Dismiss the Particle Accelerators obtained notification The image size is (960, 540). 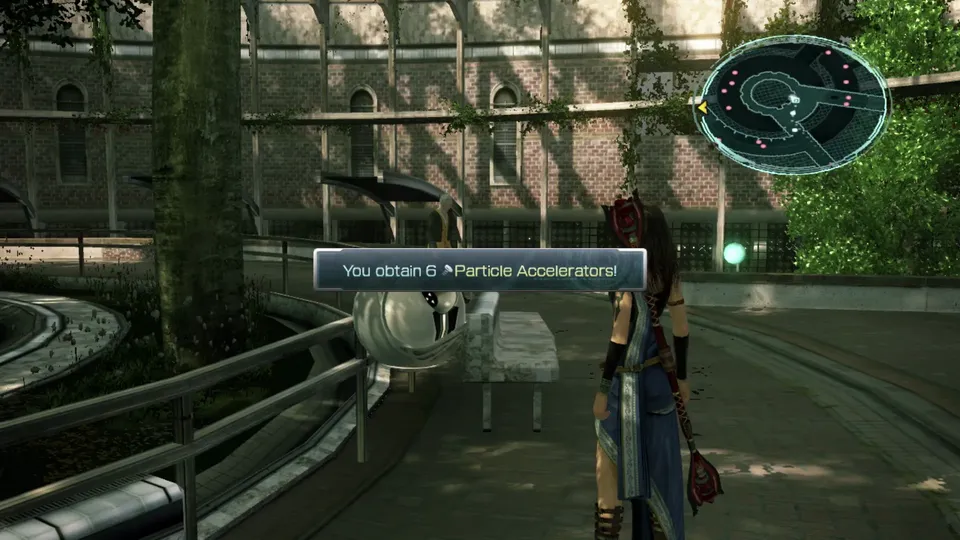click(479, 270)
